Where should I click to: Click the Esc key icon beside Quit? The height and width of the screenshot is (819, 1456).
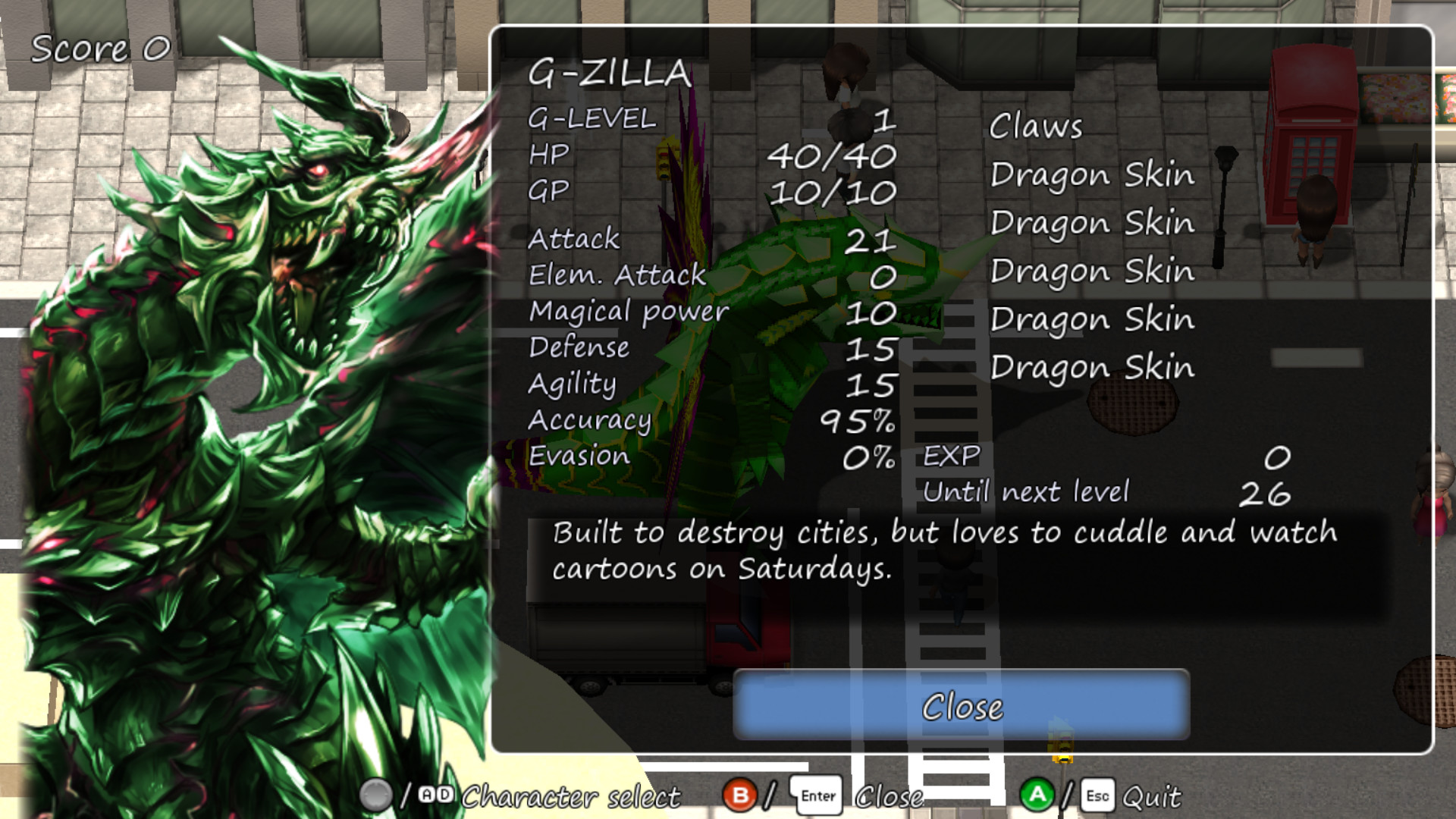click(1094, 795)
